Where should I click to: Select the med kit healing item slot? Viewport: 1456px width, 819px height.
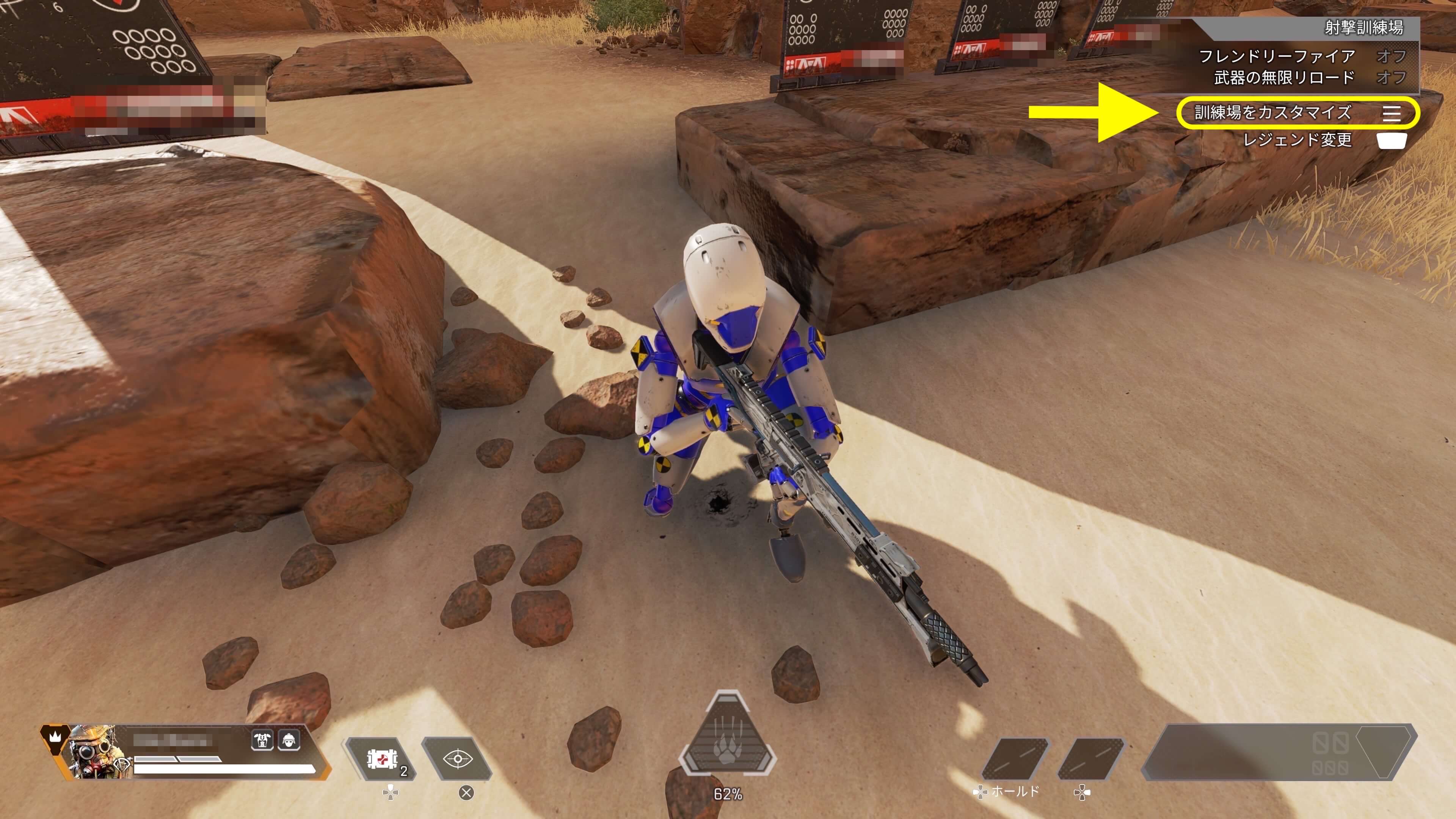pyautogui.click(x=381, y=759)
